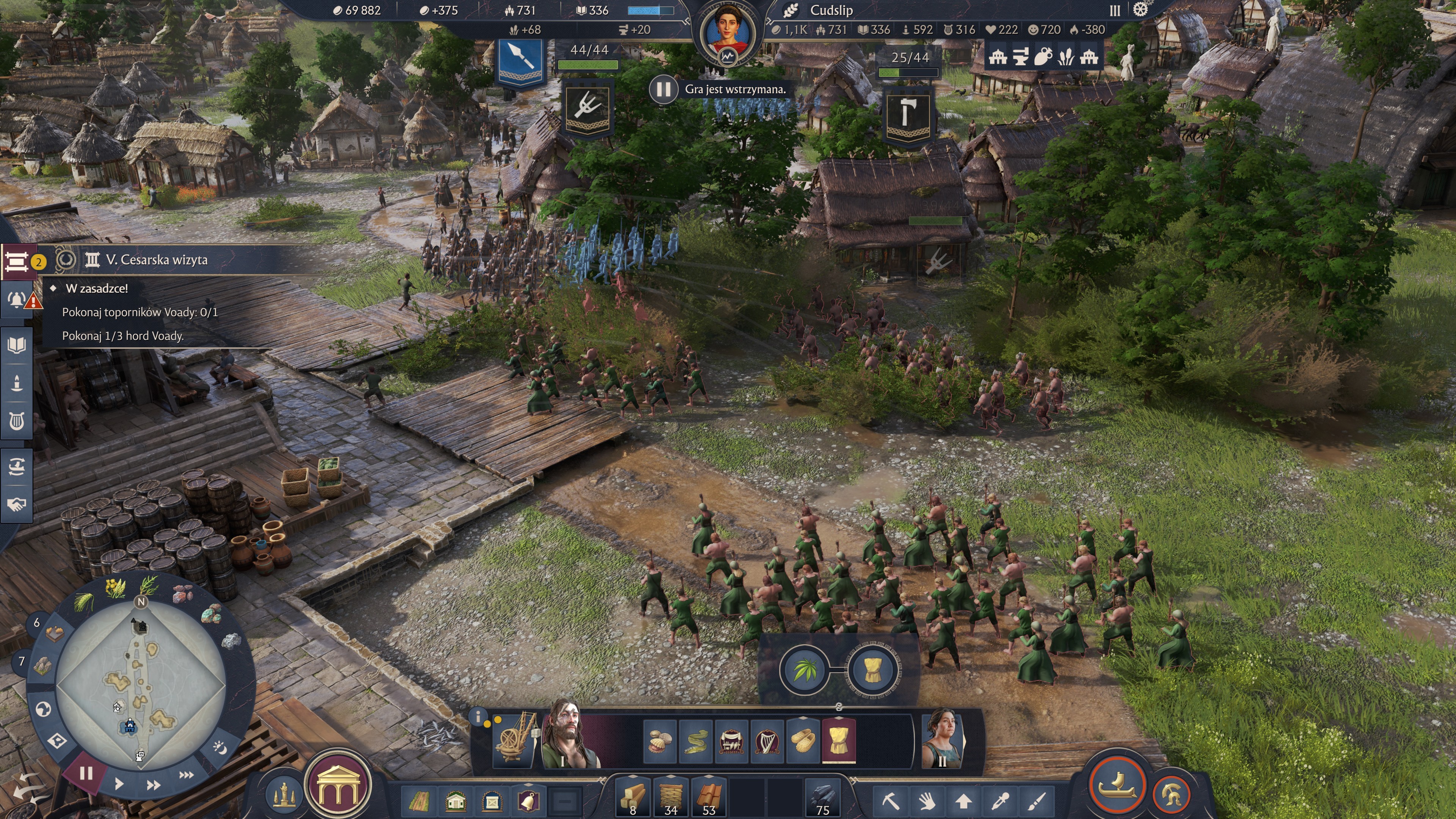1456x819 pixels.
Task: Select the yellow tunic building slot
Action: point(838,740)
